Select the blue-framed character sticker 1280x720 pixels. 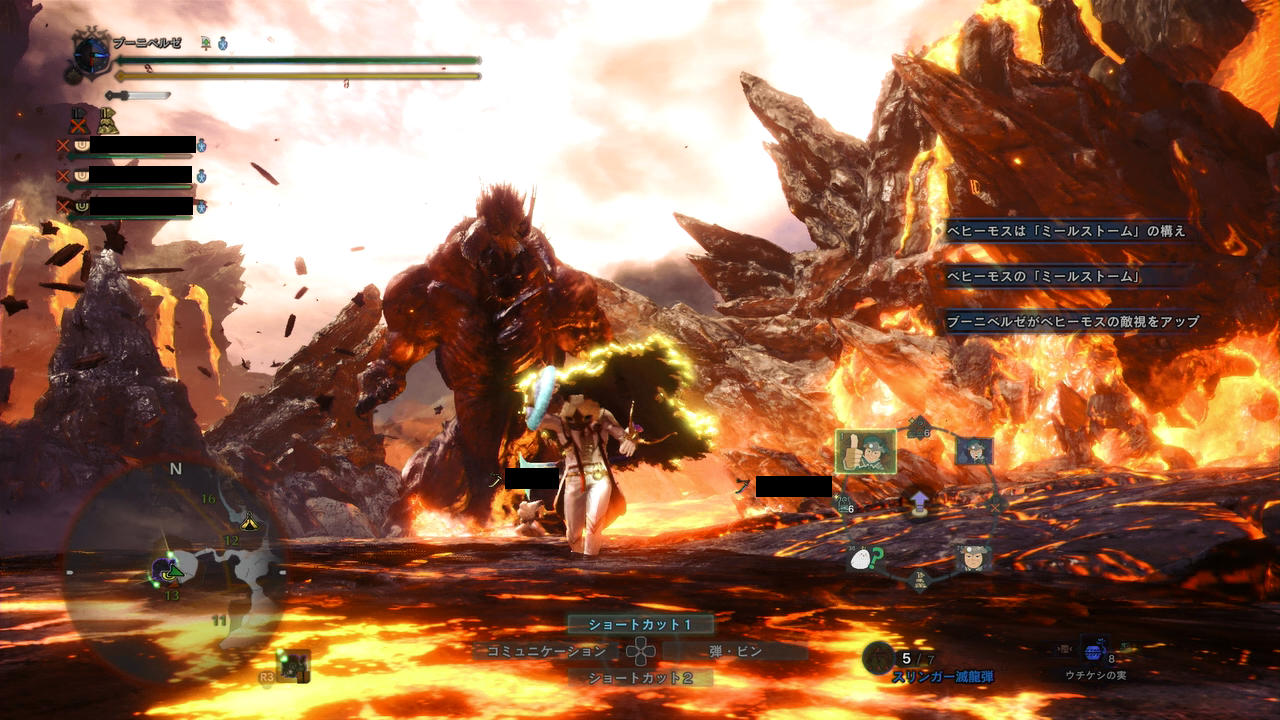pyautogui.click(x=973, y=451)
